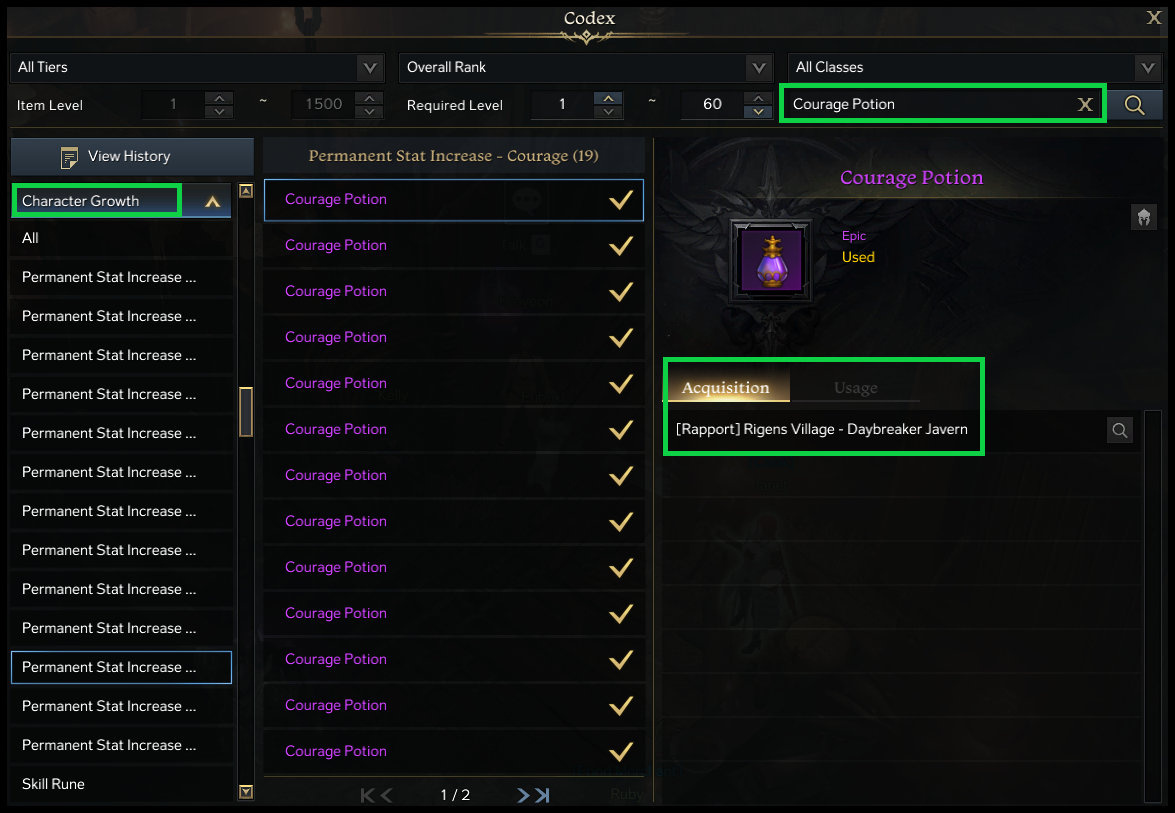Image resolution: width=1175 pixels, height=813 pixels.
Task: Click the Courage Potion item icon
Action: point(771,261)
